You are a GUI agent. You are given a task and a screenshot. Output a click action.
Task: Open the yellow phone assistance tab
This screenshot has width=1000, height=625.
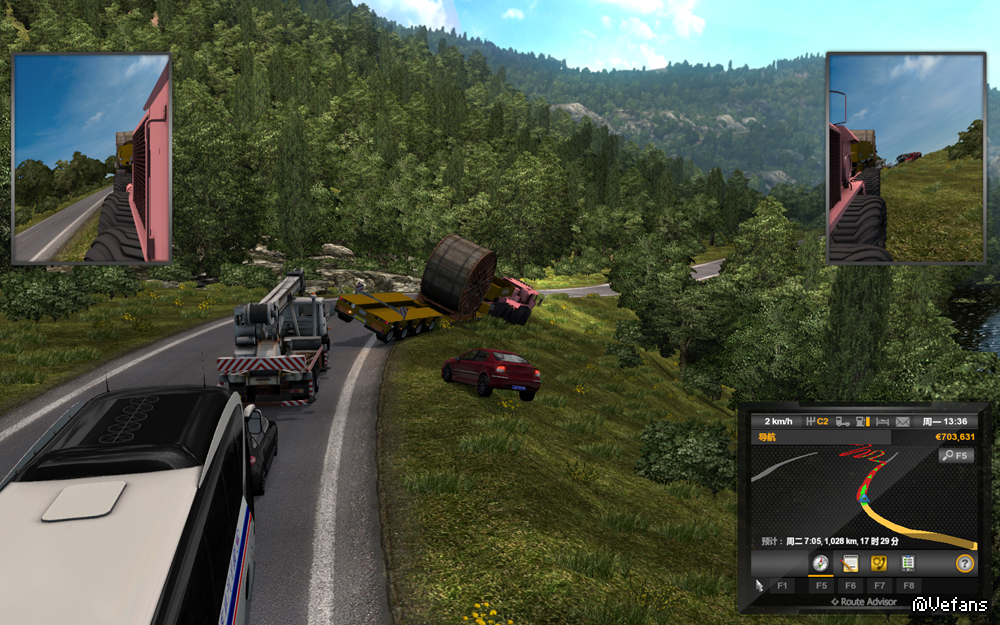tap(879, 564)
